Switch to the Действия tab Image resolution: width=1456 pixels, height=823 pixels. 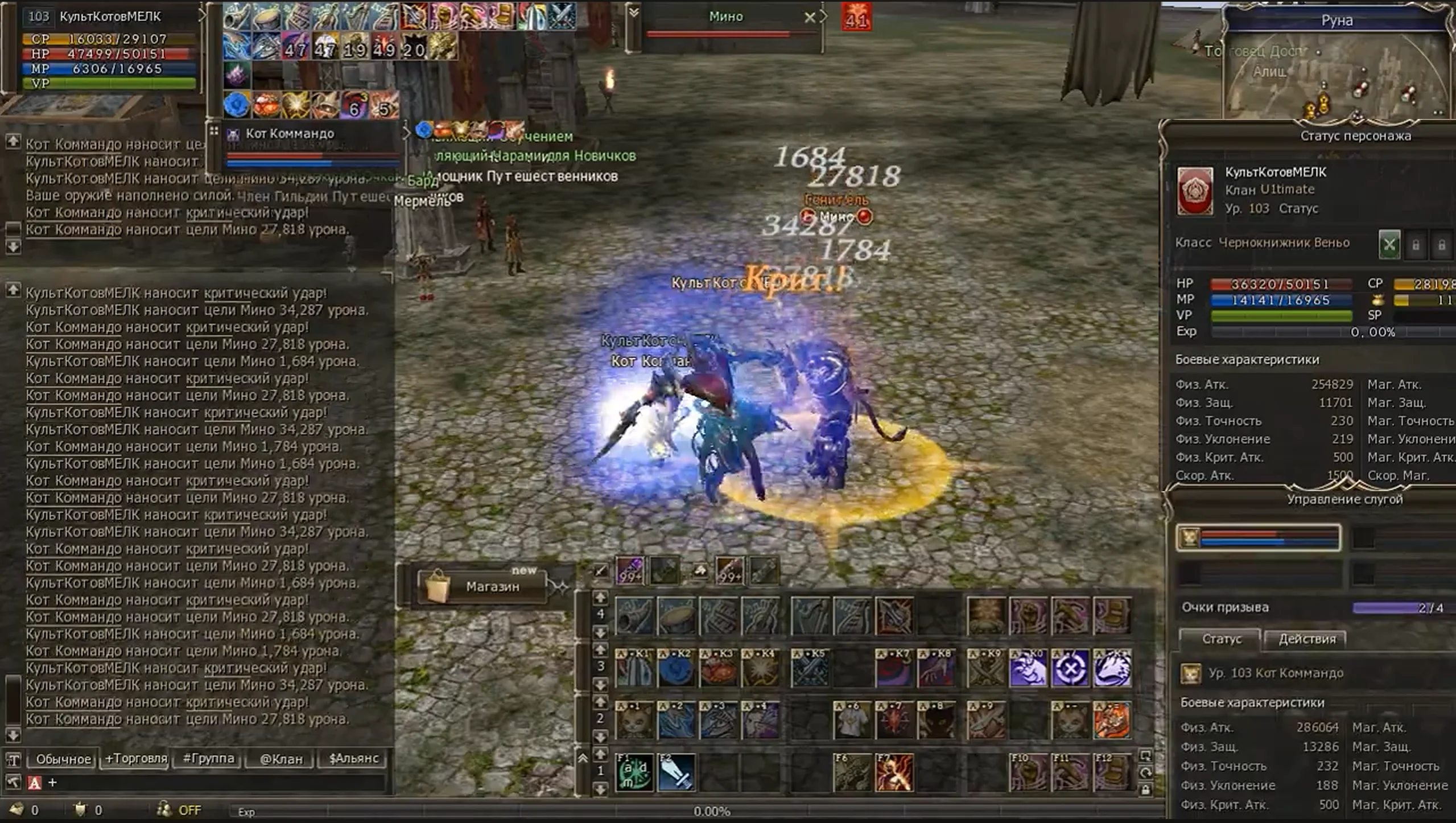coord(1306,639)
